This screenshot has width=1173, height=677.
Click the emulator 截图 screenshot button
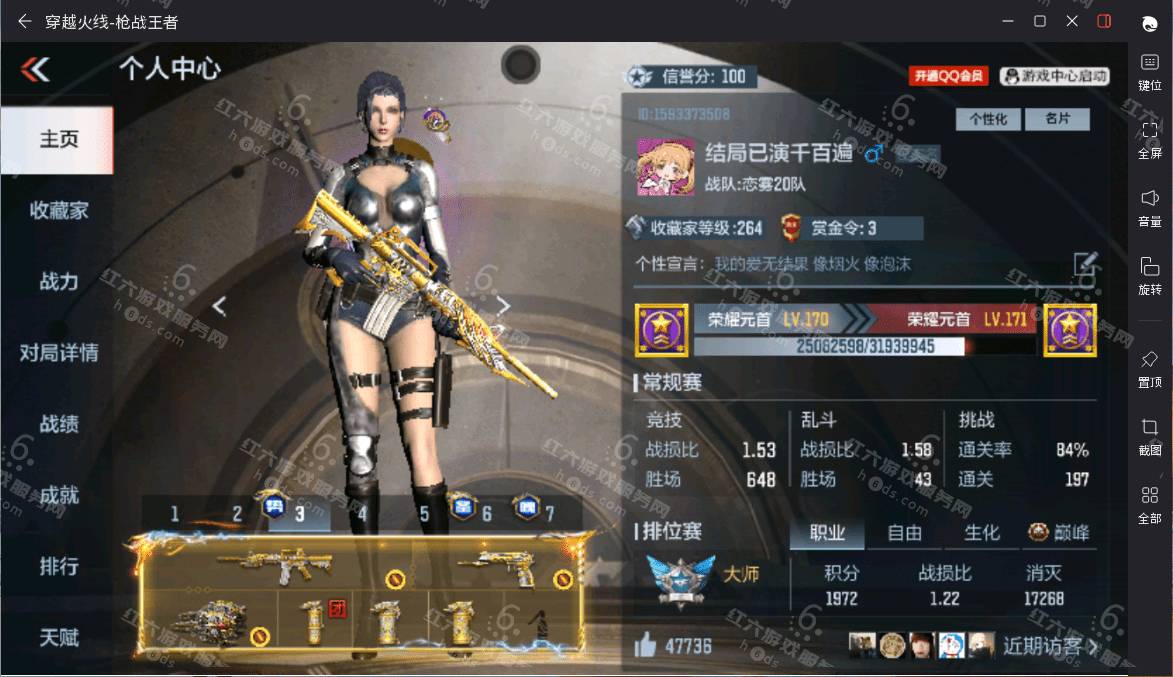(1149, 435)
